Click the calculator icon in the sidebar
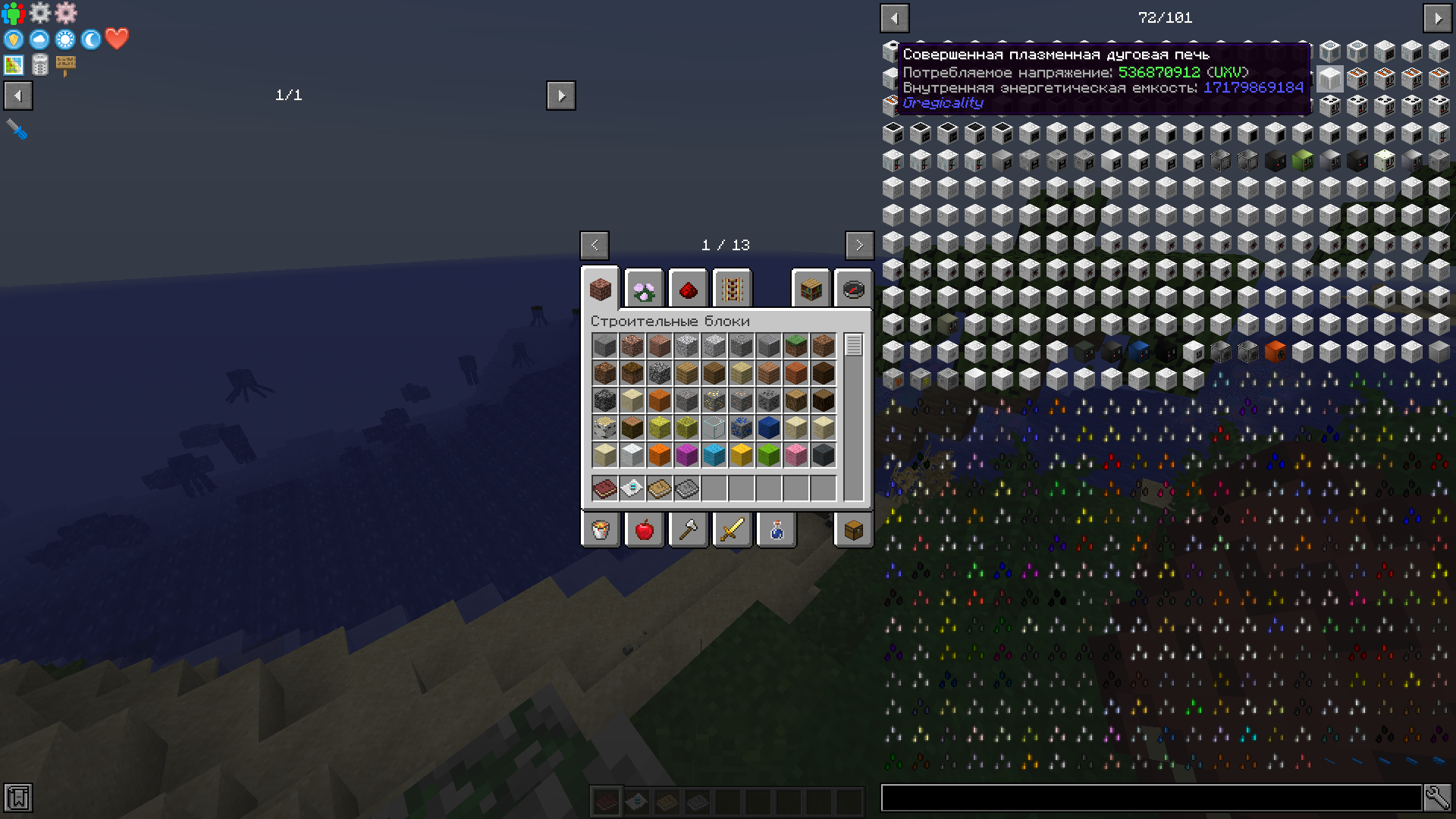Viewport: 1456px width, 819px height. point(40,65)
